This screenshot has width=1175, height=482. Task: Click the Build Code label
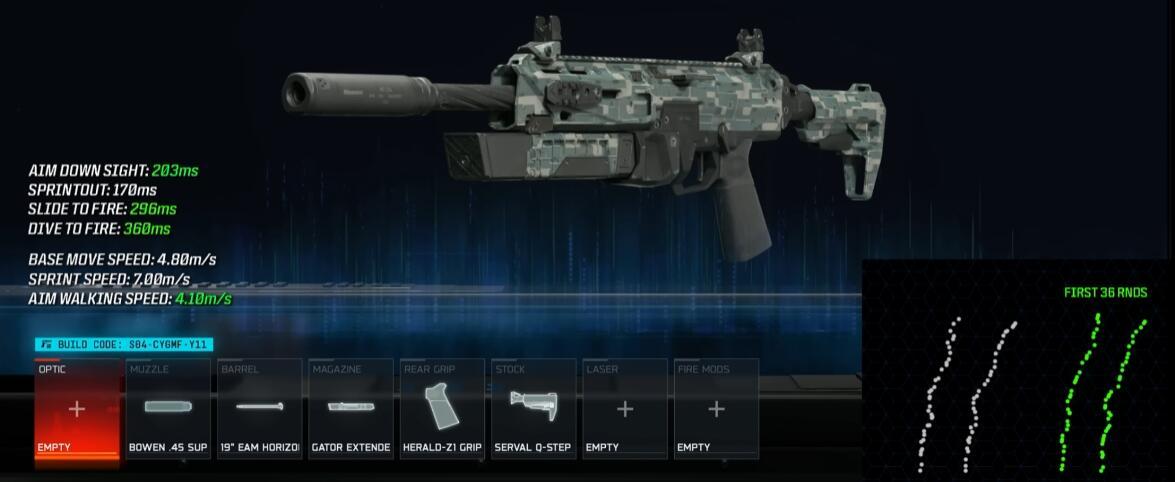click(x=125, y=345)
